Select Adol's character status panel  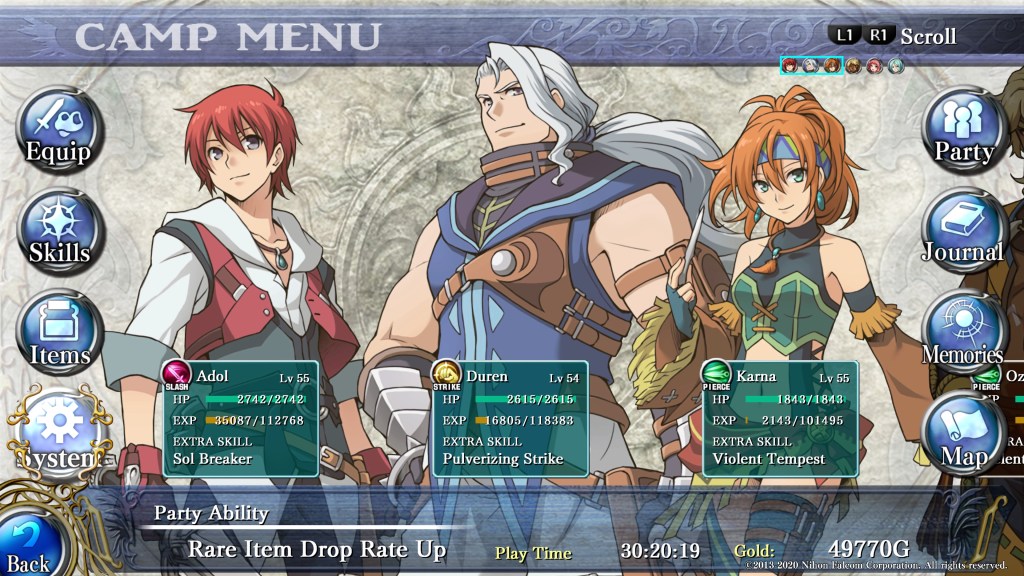pyautogui.click(x=241, y=418)
